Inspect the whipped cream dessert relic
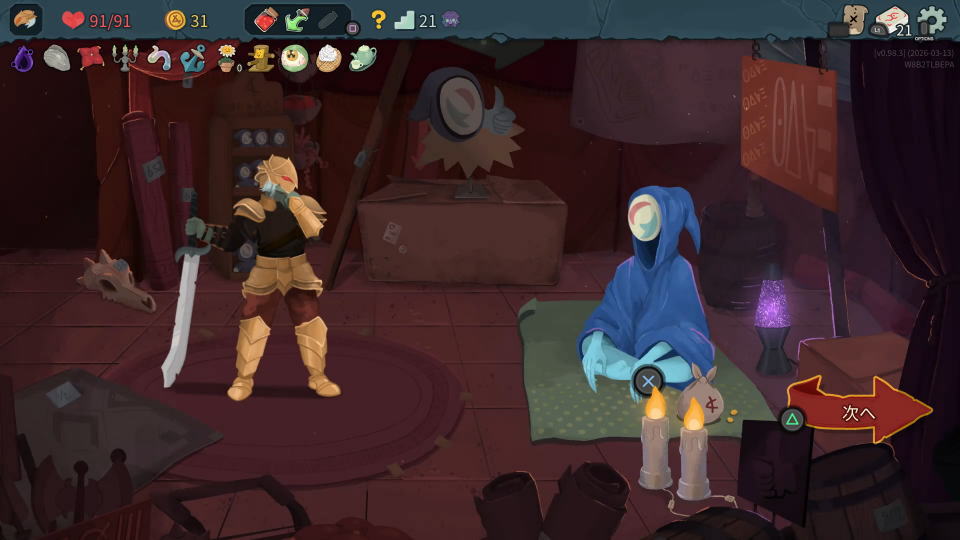The width and height of the screenshot is (960, 540). (x=328, y=58)
